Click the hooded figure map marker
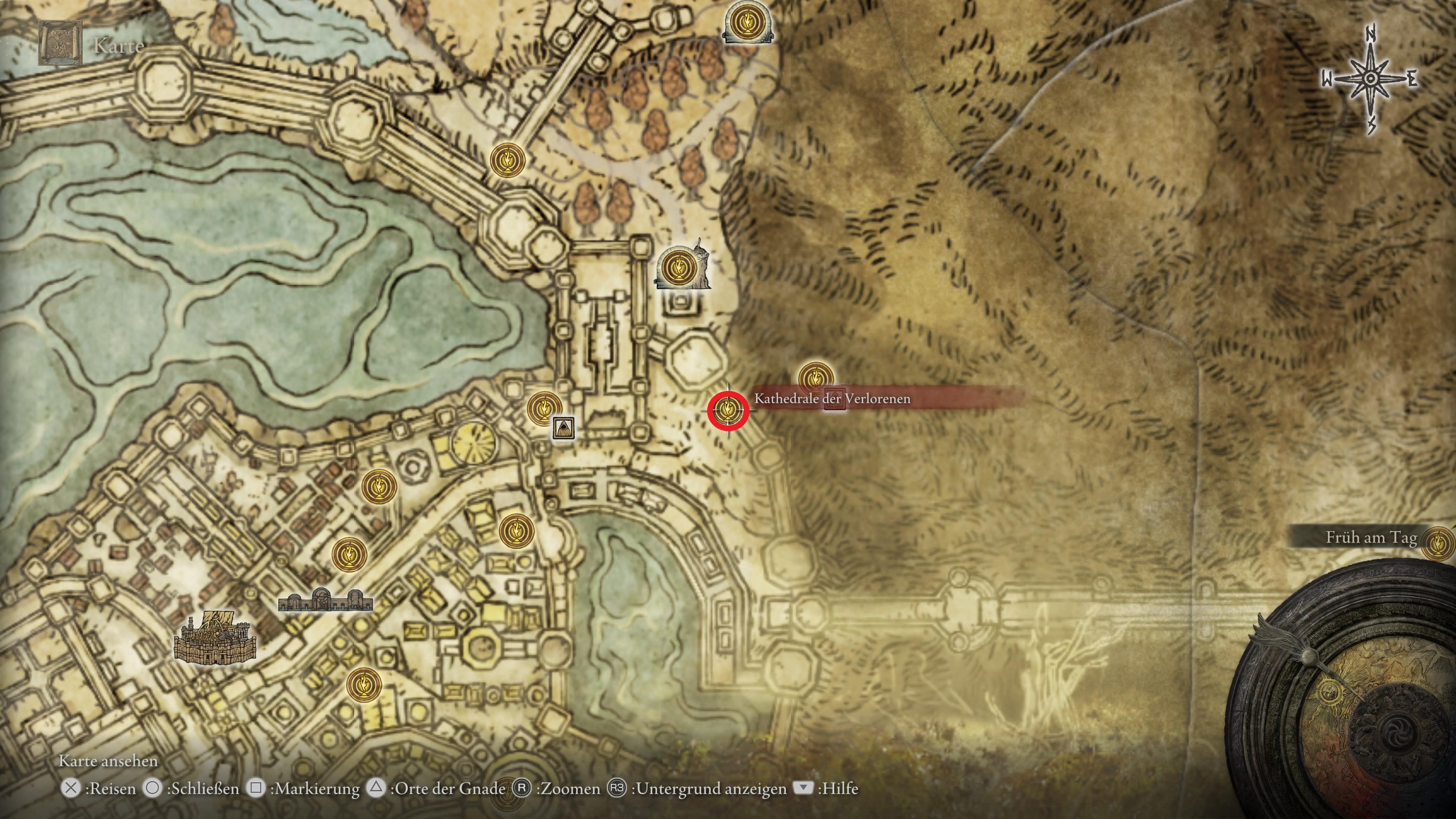This screenshot has width=1456, height=819. [x=563, y=428]
